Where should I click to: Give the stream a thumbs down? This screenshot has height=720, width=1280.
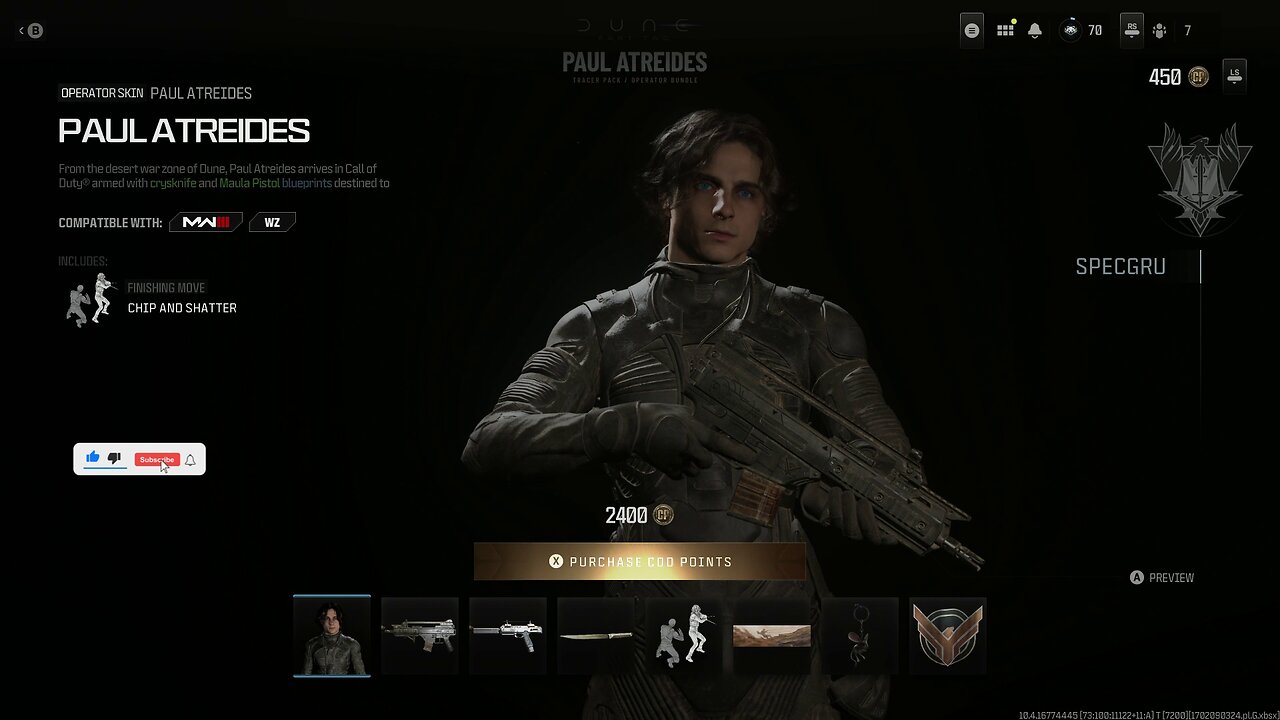point(115,458)
